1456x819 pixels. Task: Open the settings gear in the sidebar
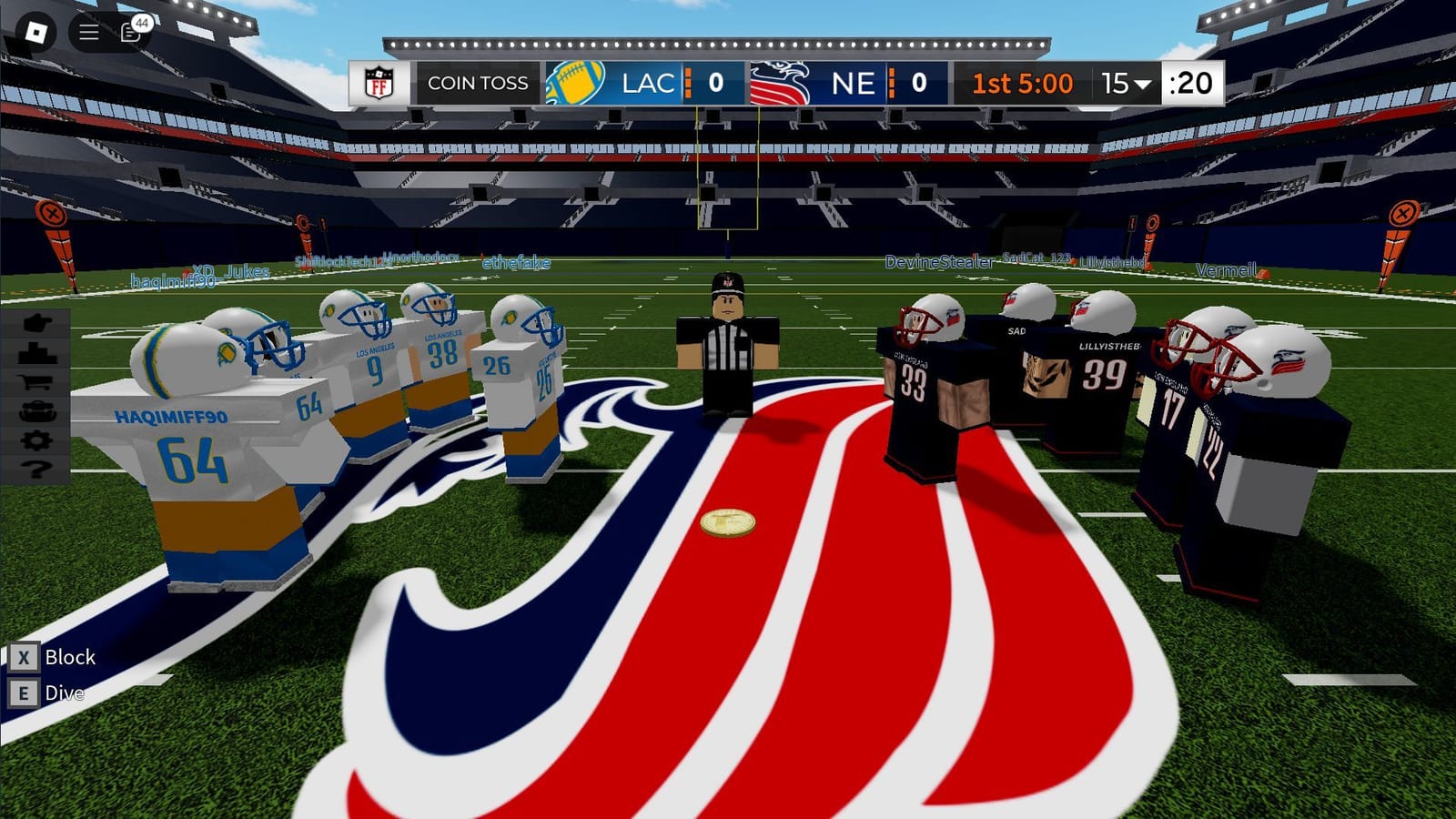(x=35, y=439)
